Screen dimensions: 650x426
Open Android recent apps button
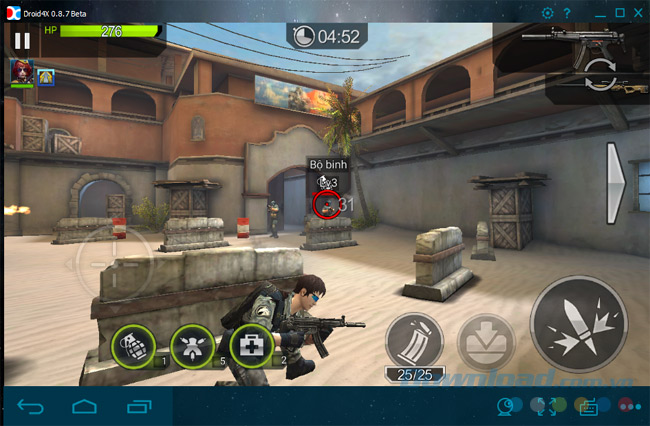138,407
